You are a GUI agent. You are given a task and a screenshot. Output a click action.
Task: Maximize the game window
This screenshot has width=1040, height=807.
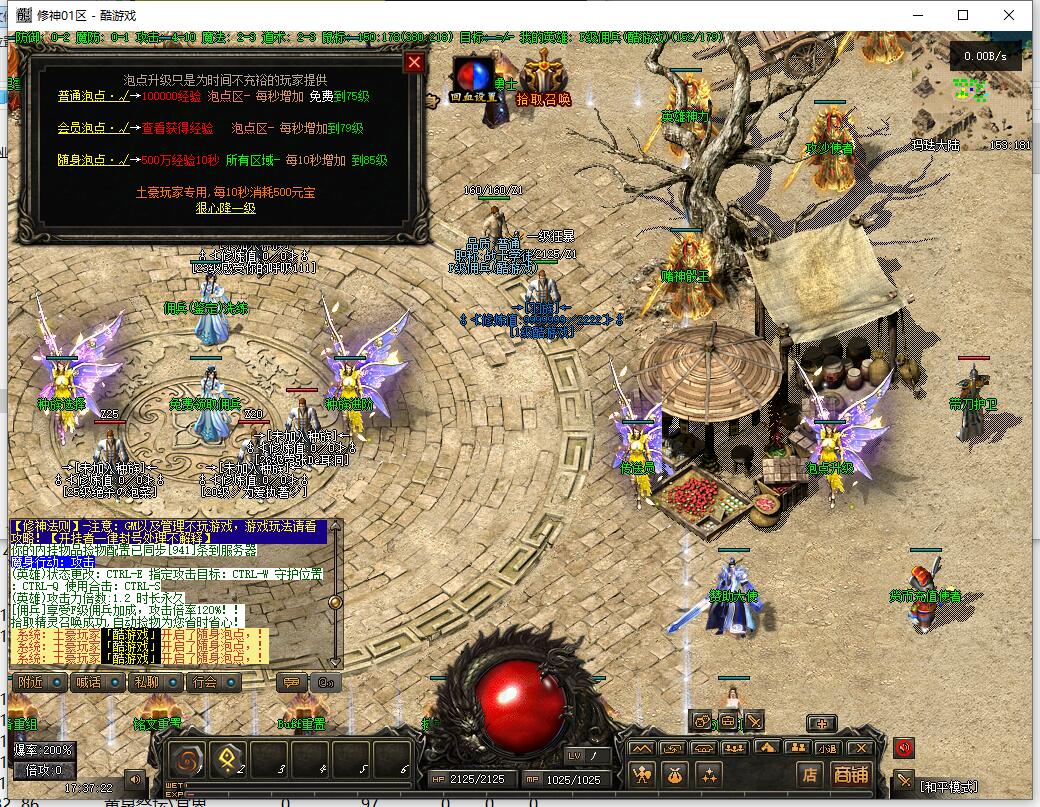pyautogui.click(x=963, y=15)
